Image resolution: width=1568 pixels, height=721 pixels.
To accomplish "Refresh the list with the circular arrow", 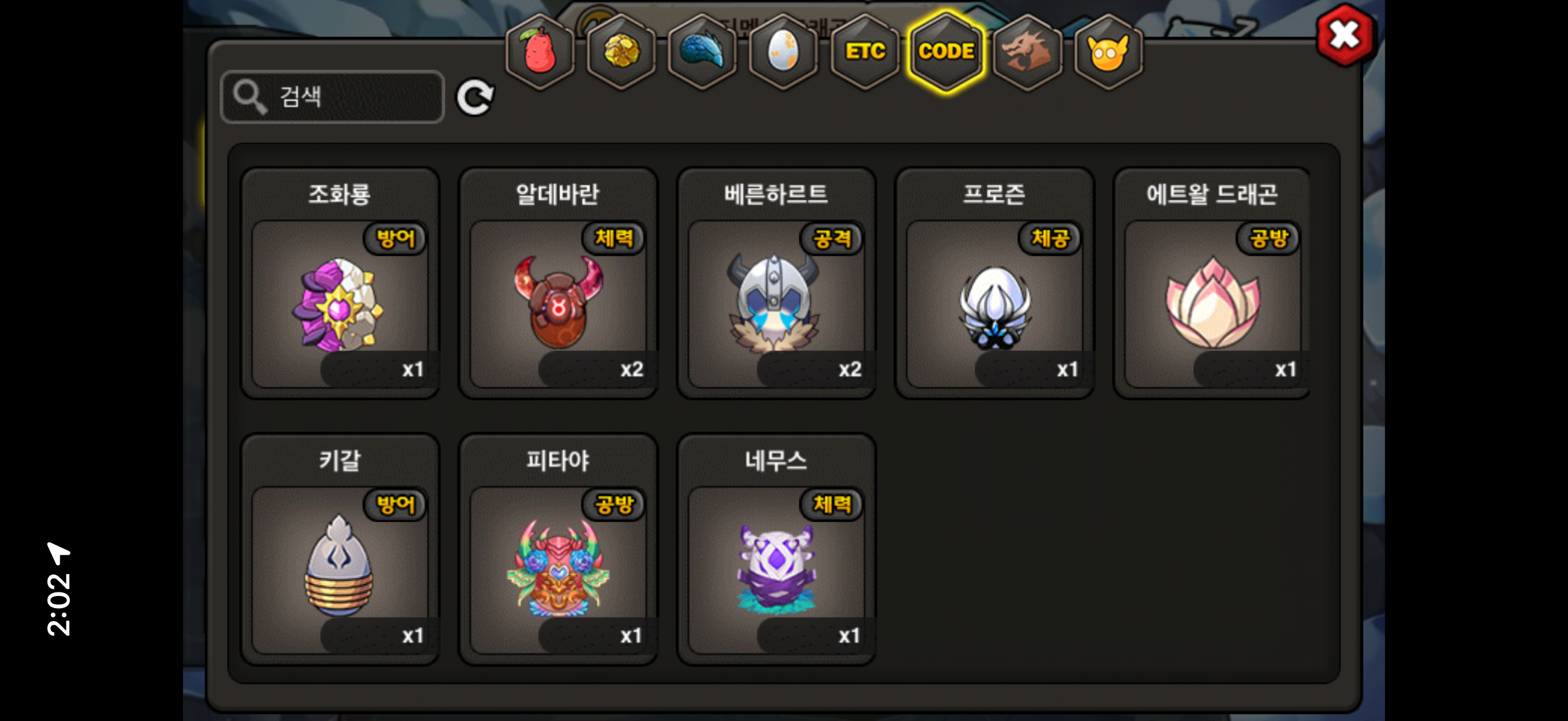I will pyautogui.click(x=475, y=97).
